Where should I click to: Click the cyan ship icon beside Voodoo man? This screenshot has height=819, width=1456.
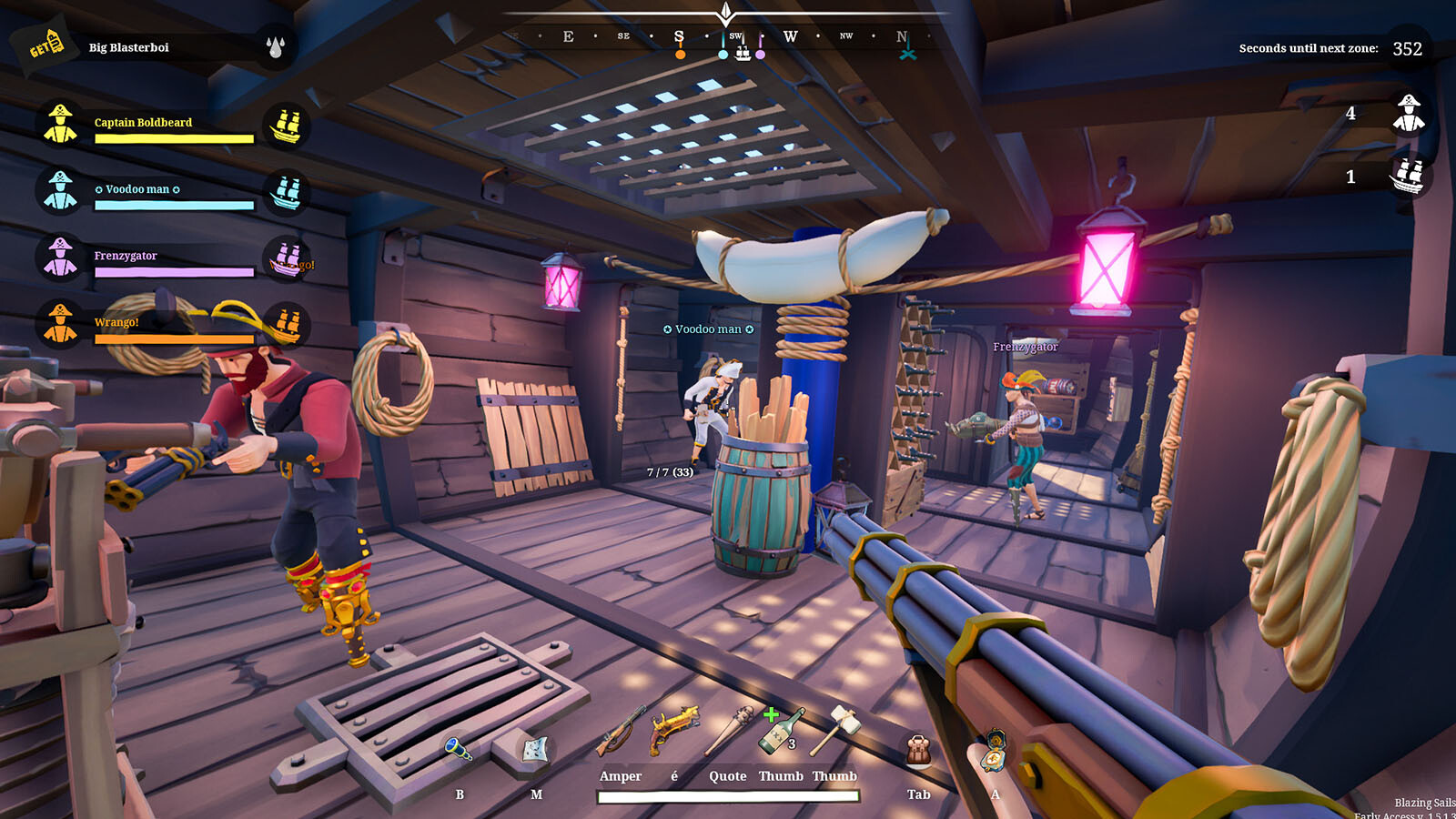point(287,192)
